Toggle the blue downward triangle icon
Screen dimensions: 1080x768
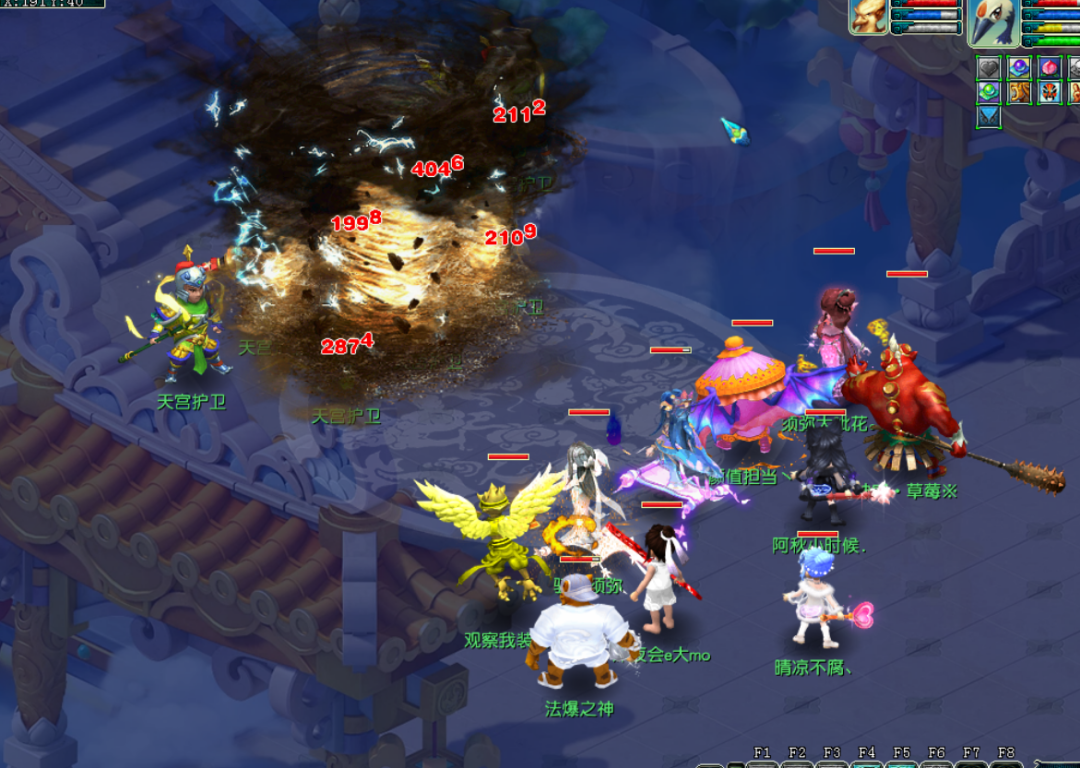(x=989, y=117)
